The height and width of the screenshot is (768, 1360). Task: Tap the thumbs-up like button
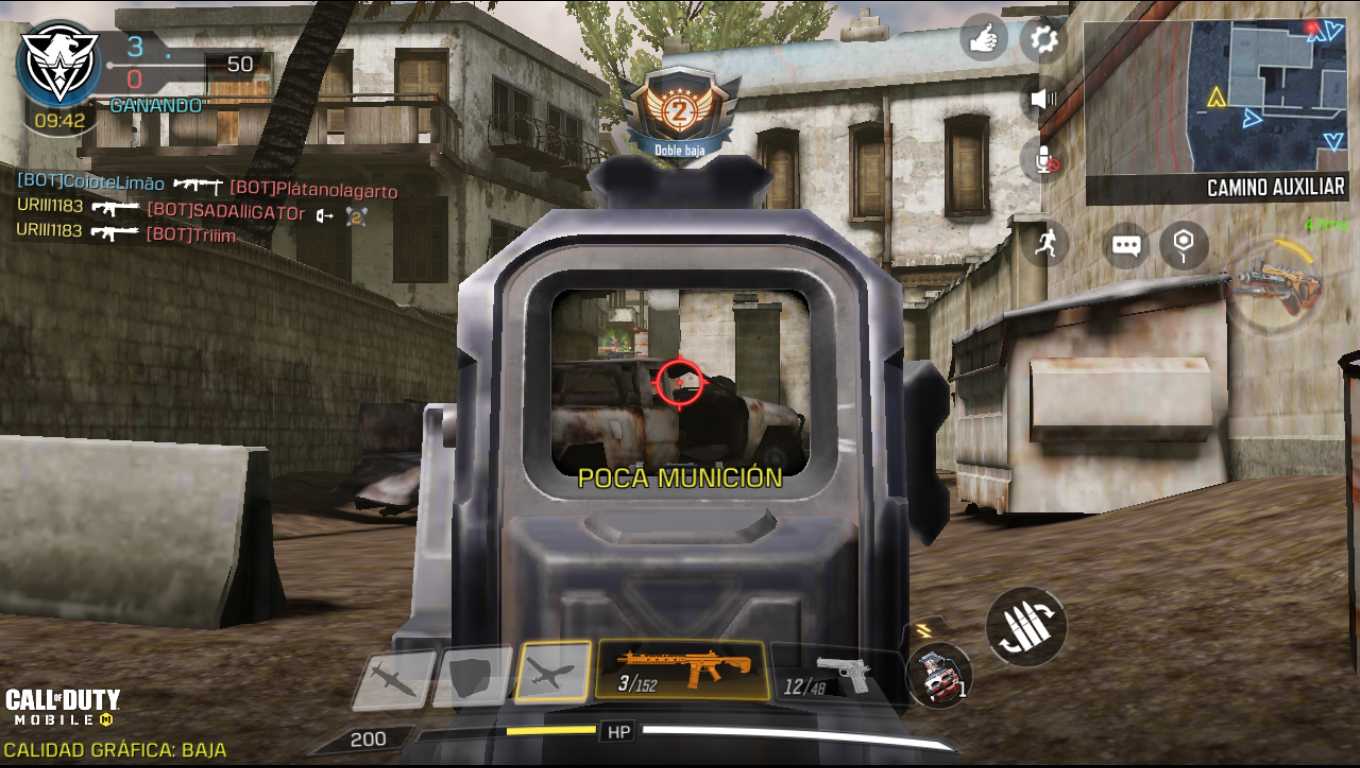[x=983, y=40]
